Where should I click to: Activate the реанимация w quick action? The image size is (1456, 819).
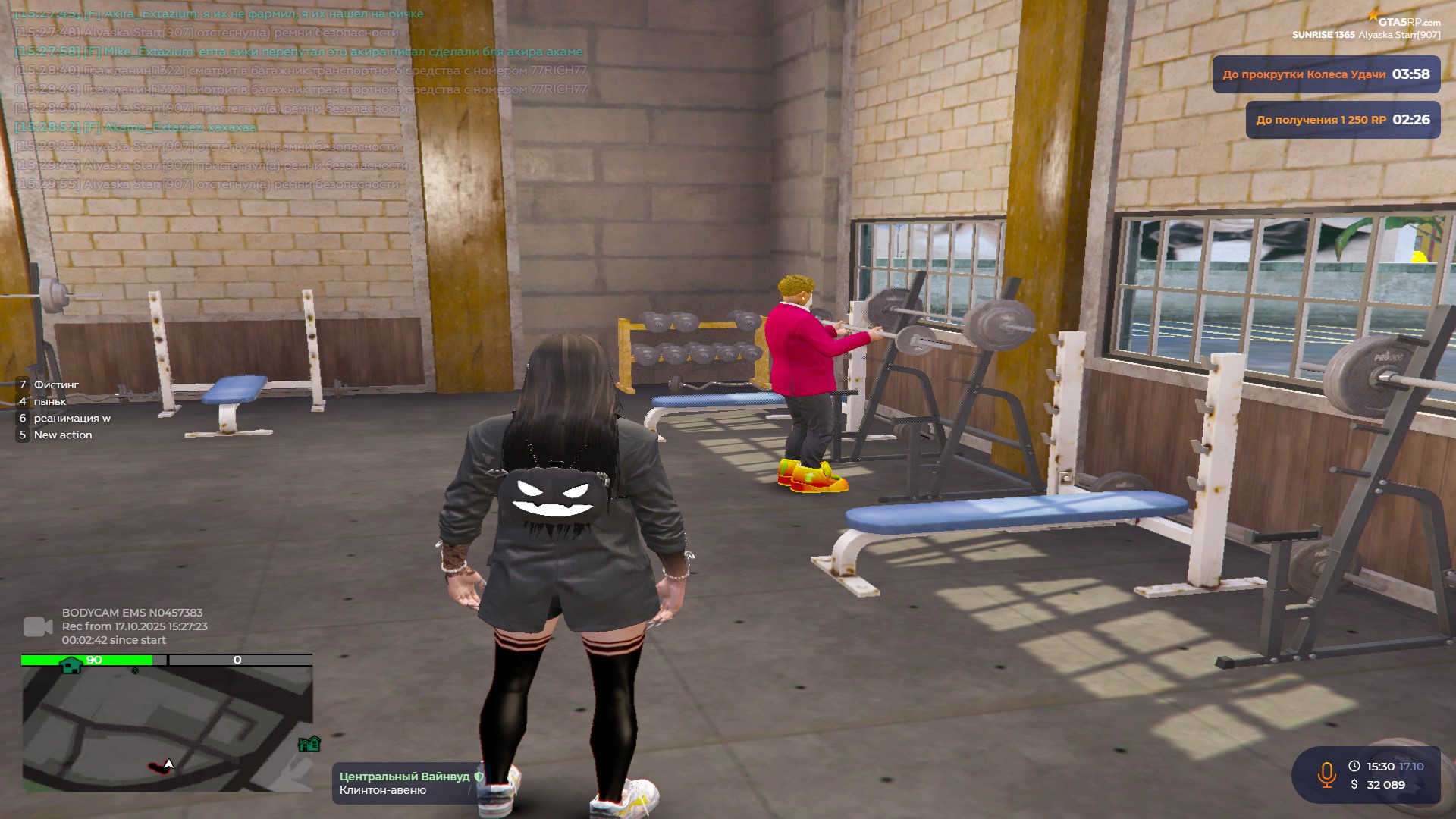[72, 418]
